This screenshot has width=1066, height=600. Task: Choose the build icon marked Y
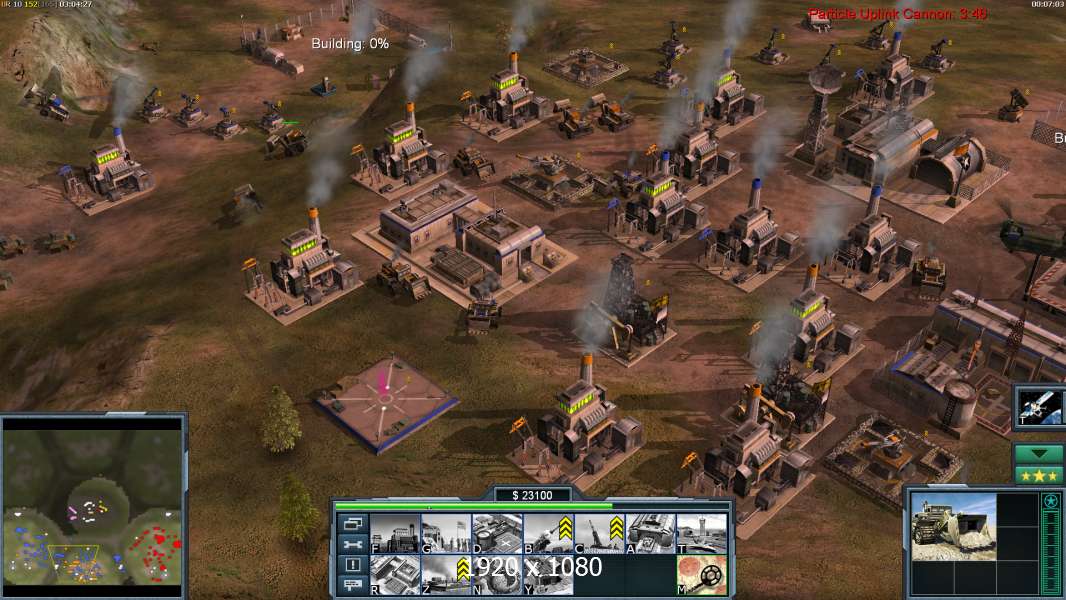tap(548, 575)
